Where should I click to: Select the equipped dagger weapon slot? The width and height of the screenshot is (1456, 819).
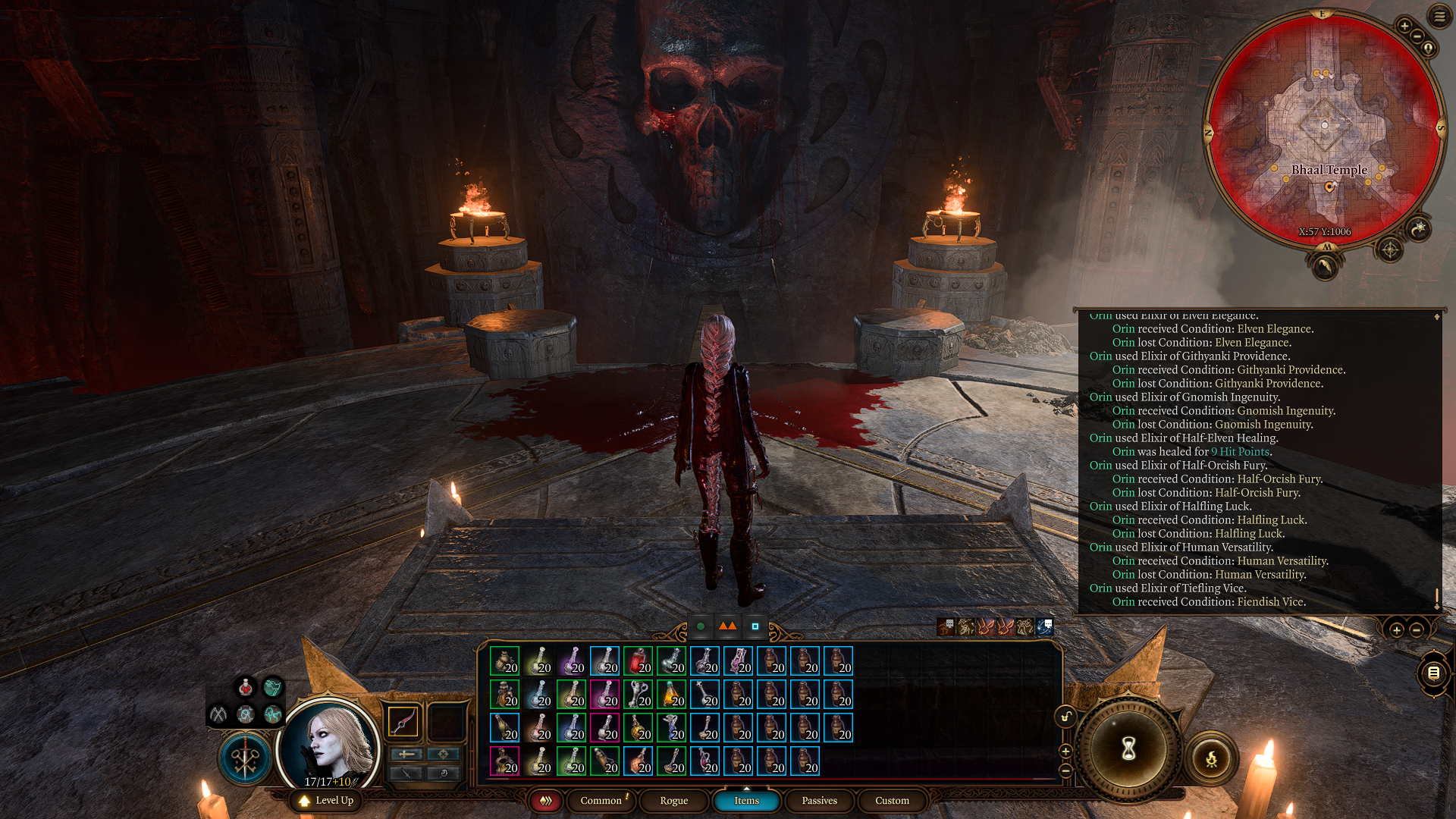403,720
